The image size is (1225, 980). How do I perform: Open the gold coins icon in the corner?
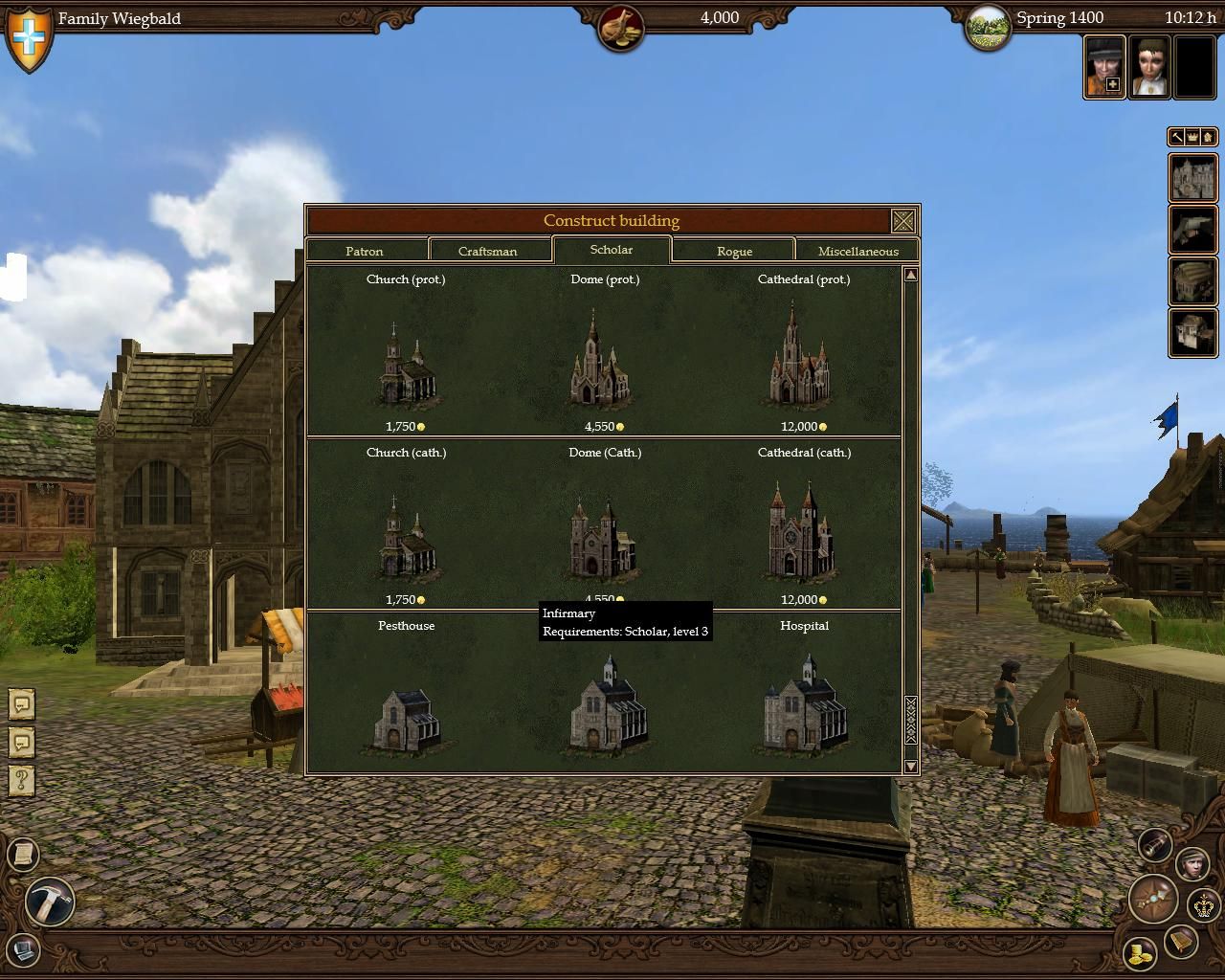1140,953
